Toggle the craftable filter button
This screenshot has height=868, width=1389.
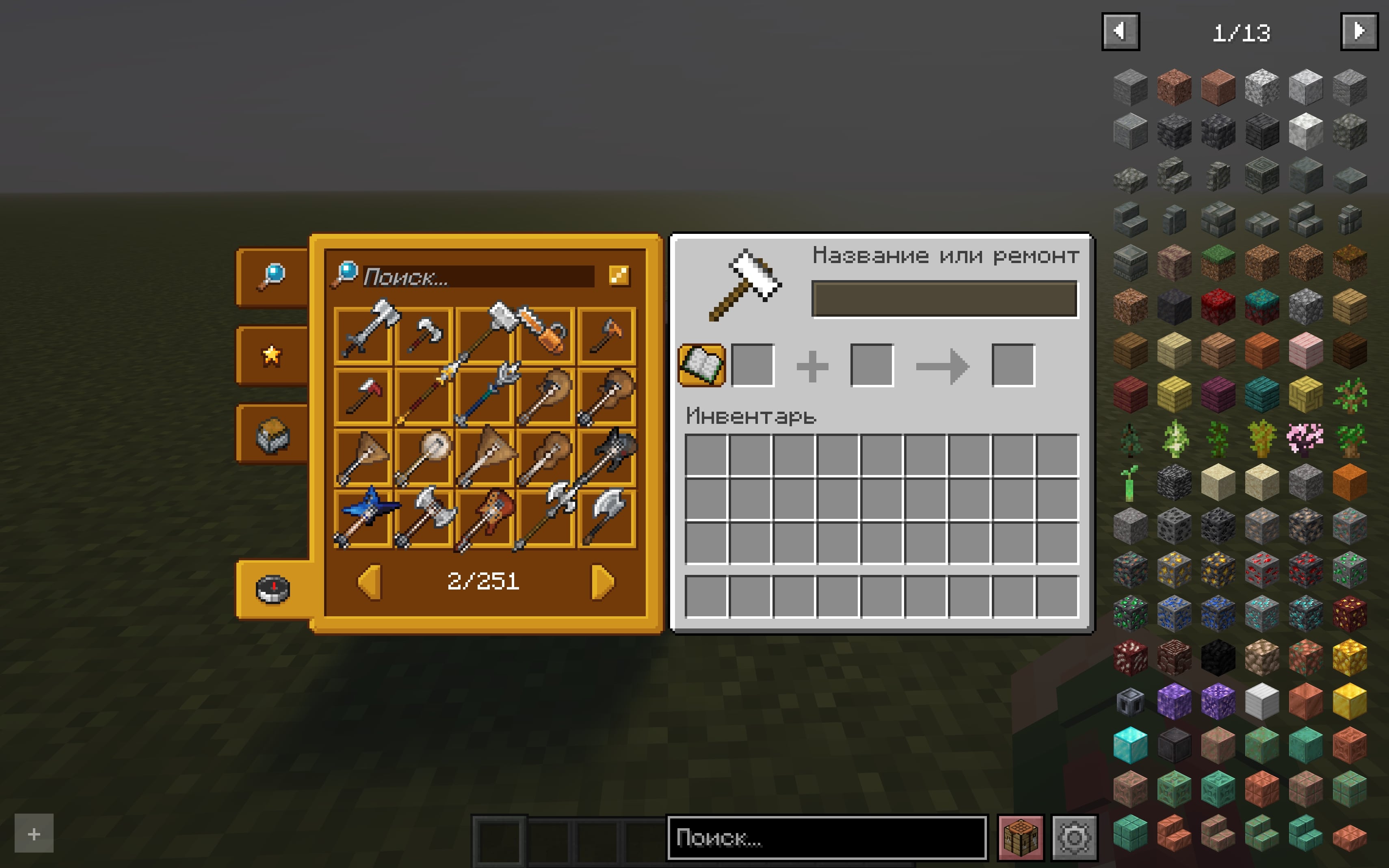(x=619, y=276)
